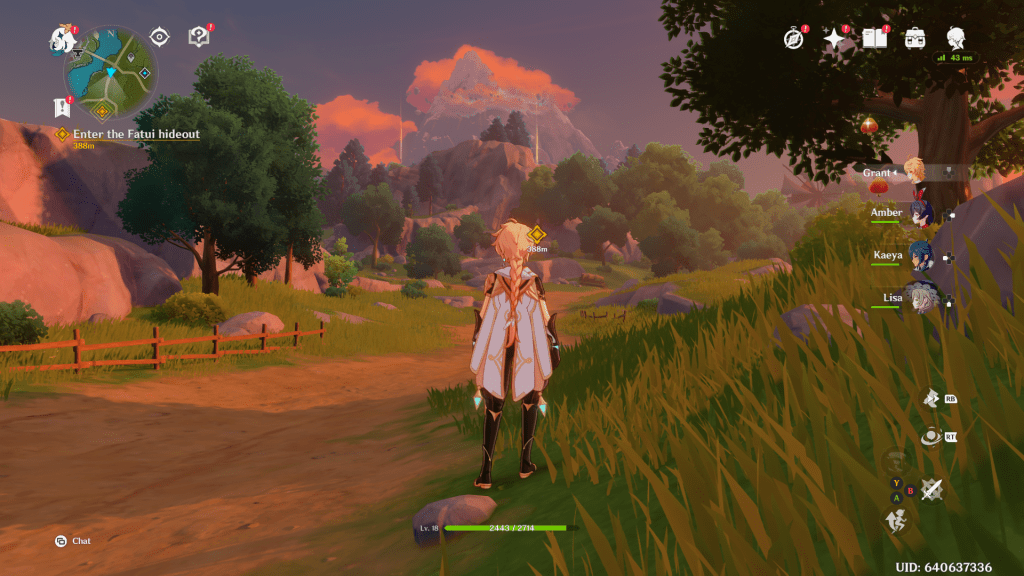Switch to party member Lisa

pyautogui.click(x=919, y=297)
